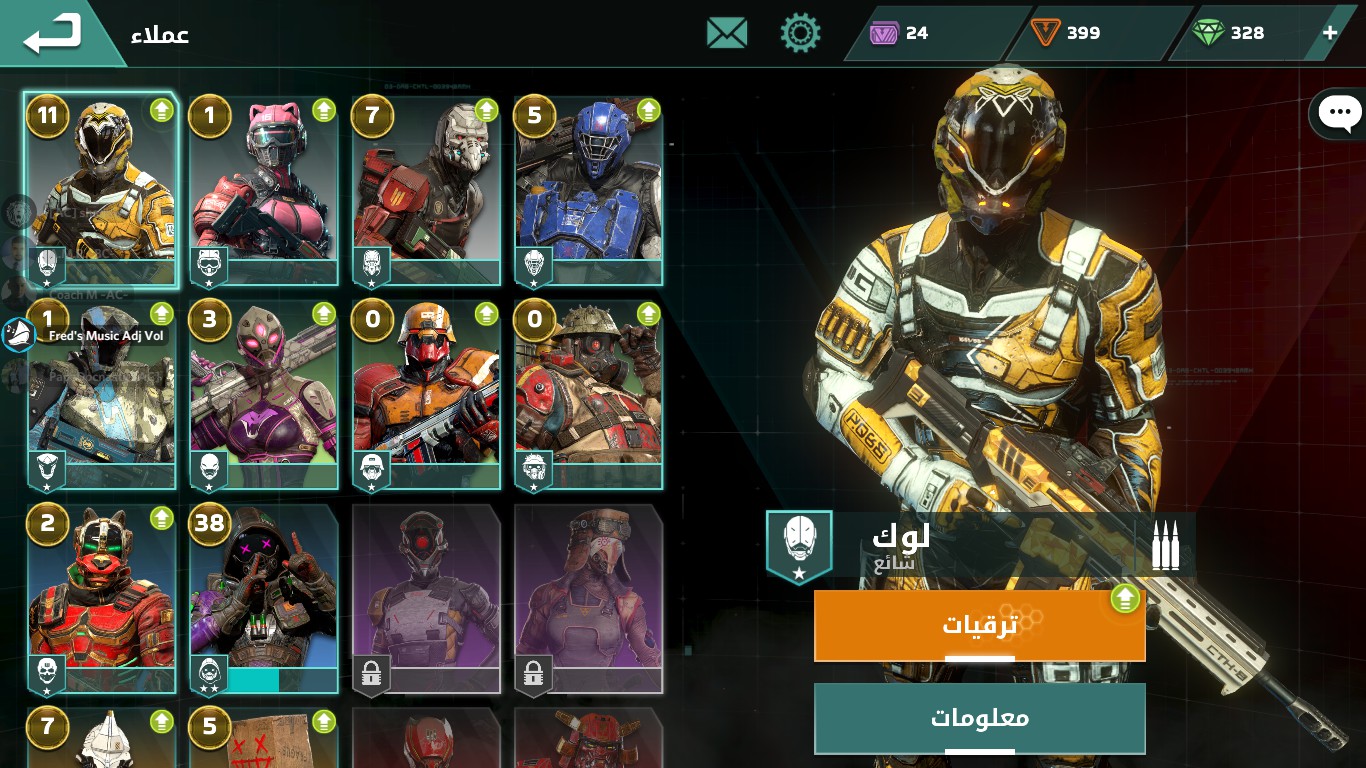Tap the plus button to buy more gems
The width and height of the screenshot is (1366, 768).
1330,32
